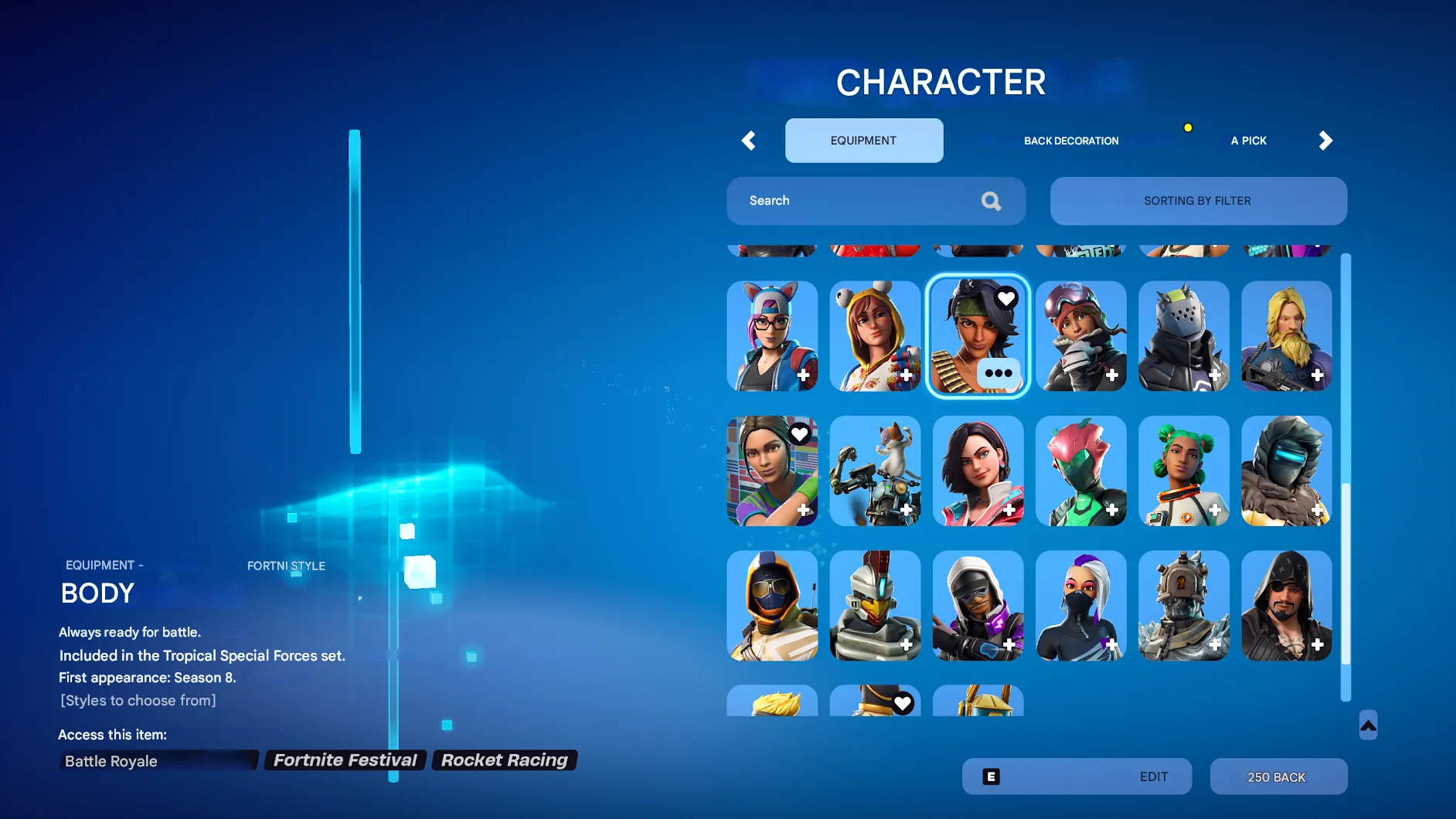Click the Back button
The height and width of the screenshot is (819, 1456).
point(1277,777)
